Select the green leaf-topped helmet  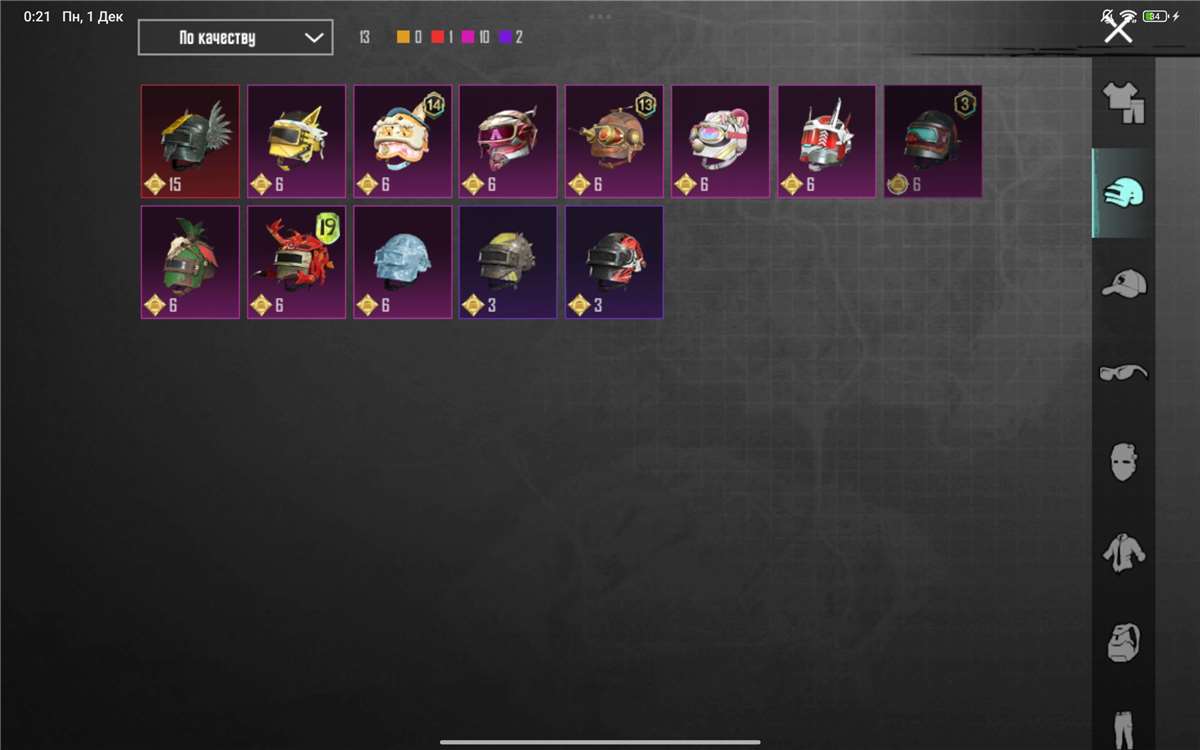(190, 262)
